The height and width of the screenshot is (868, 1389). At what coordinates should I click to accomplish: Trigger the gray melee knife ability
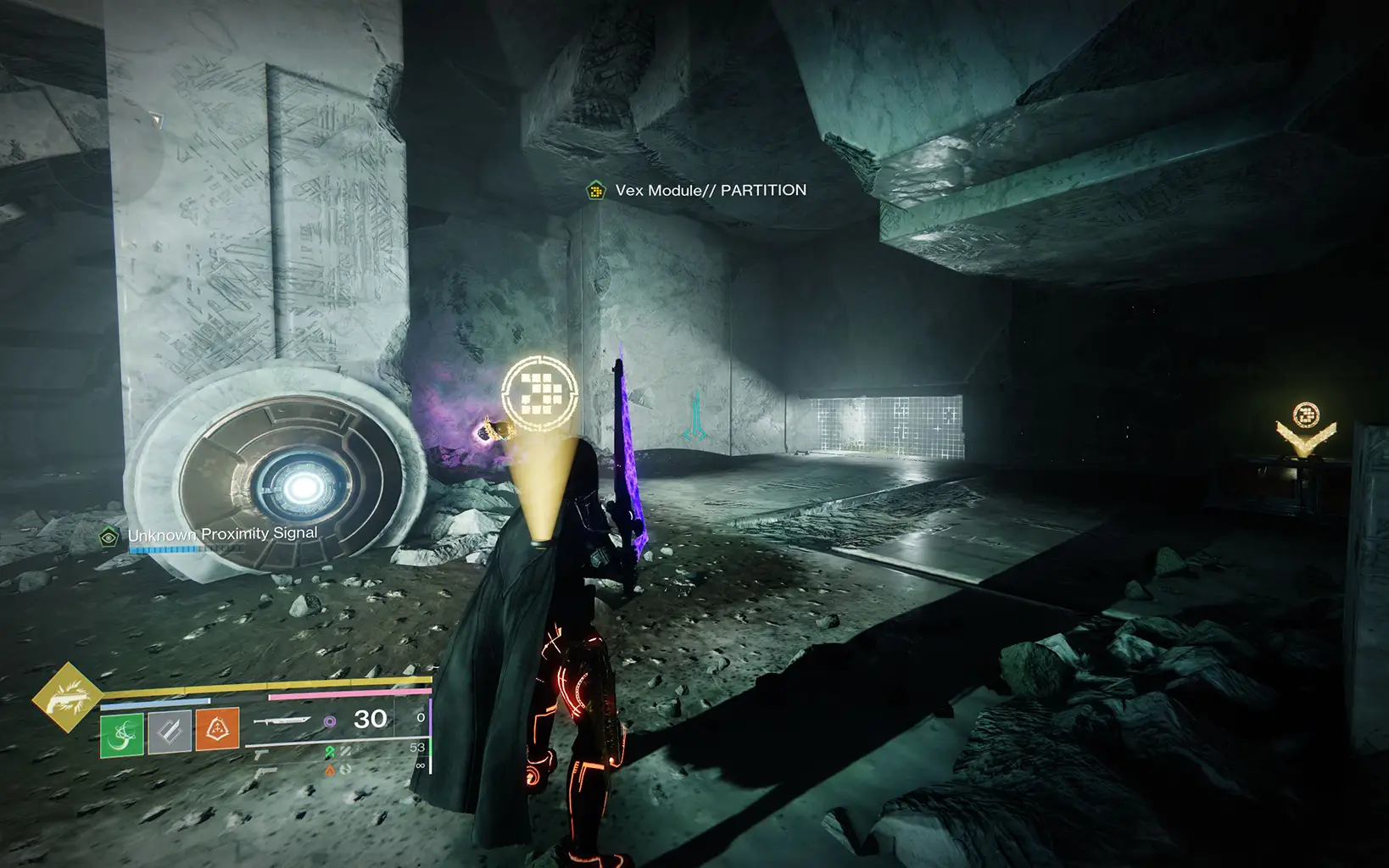(170, 731)
